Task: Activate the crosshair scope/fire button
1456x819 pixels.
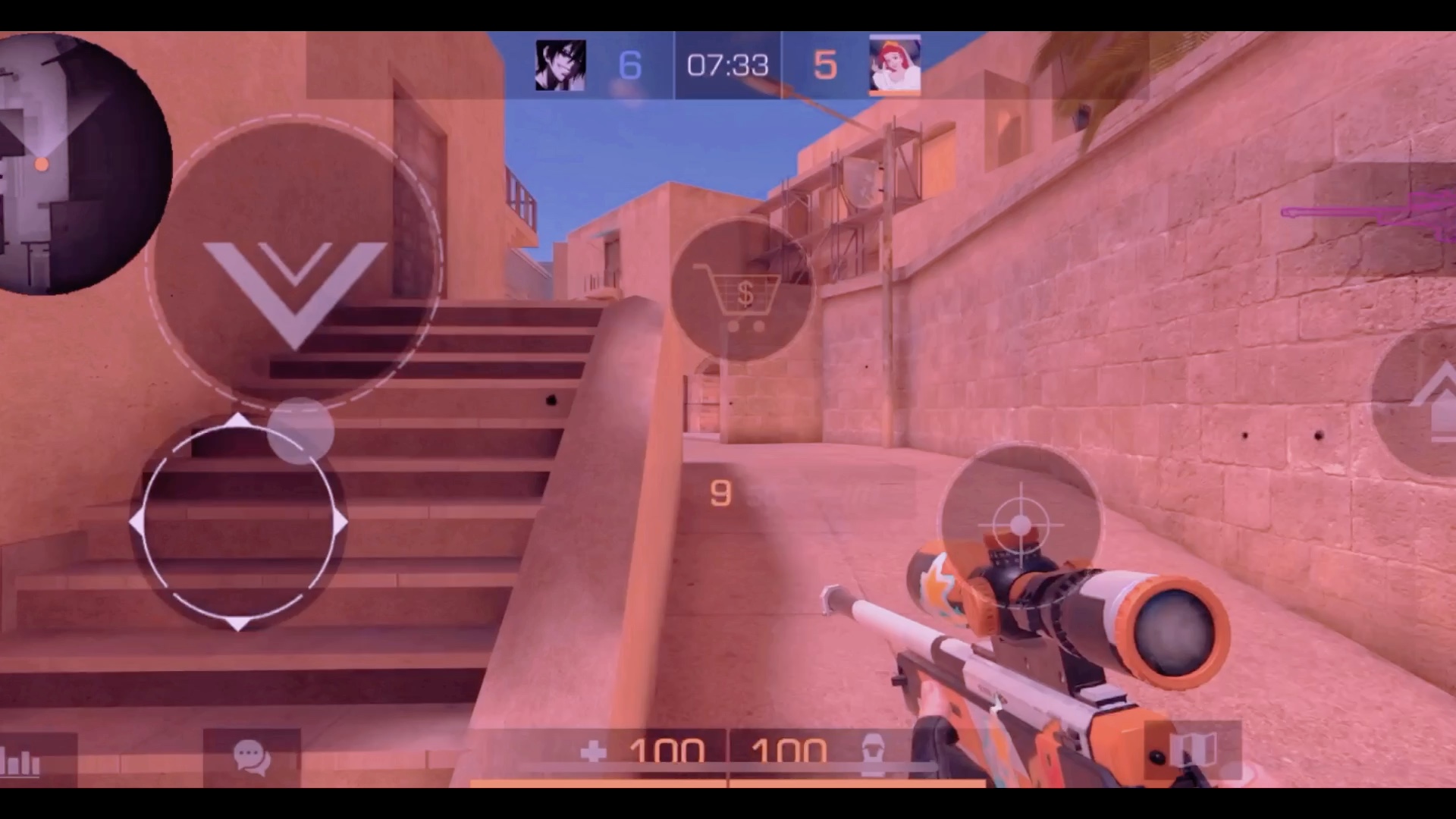Action: pos(1020,525)
